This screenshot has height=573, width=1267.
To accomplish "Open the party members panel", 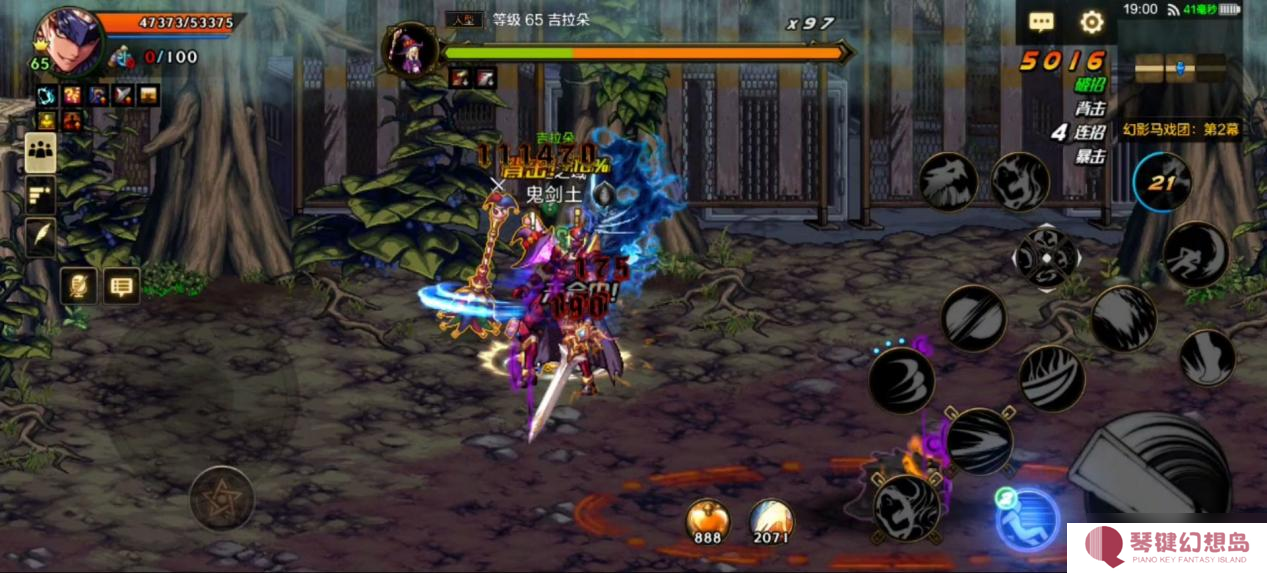I will pyautogui.click(x=41, y=152).
